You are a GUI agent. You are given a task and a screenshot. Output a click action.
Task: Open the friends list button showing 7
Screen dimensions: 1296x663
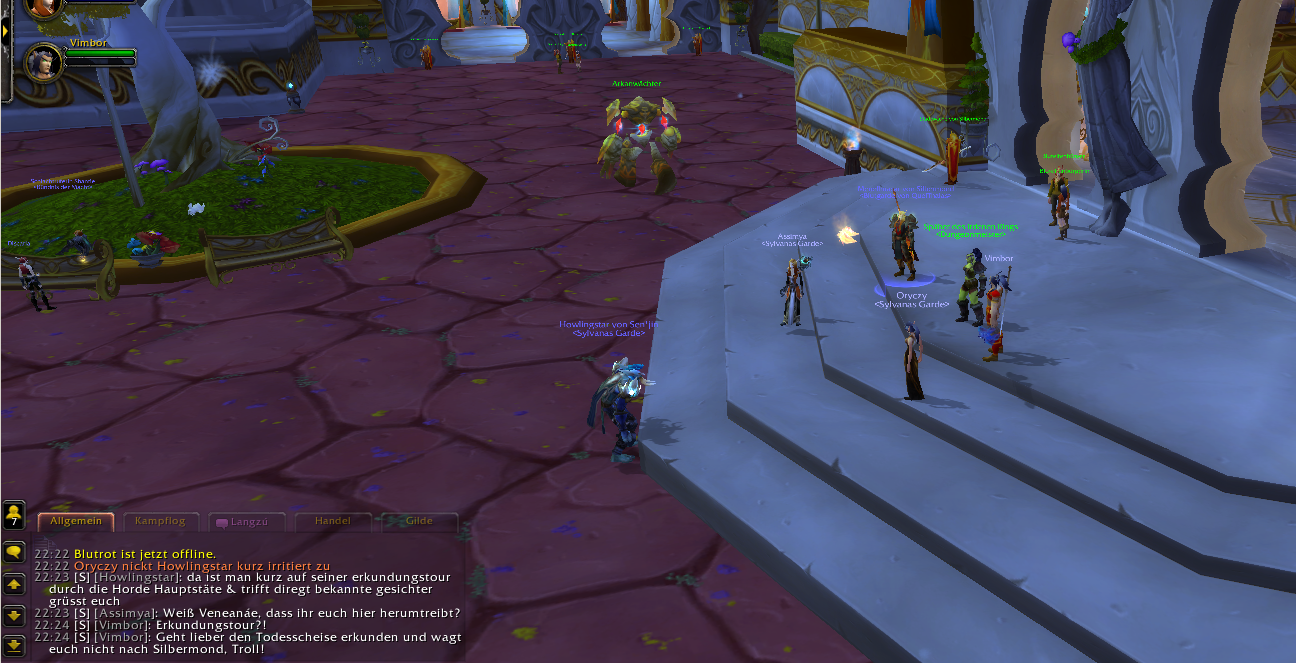[x=14, y=515]
